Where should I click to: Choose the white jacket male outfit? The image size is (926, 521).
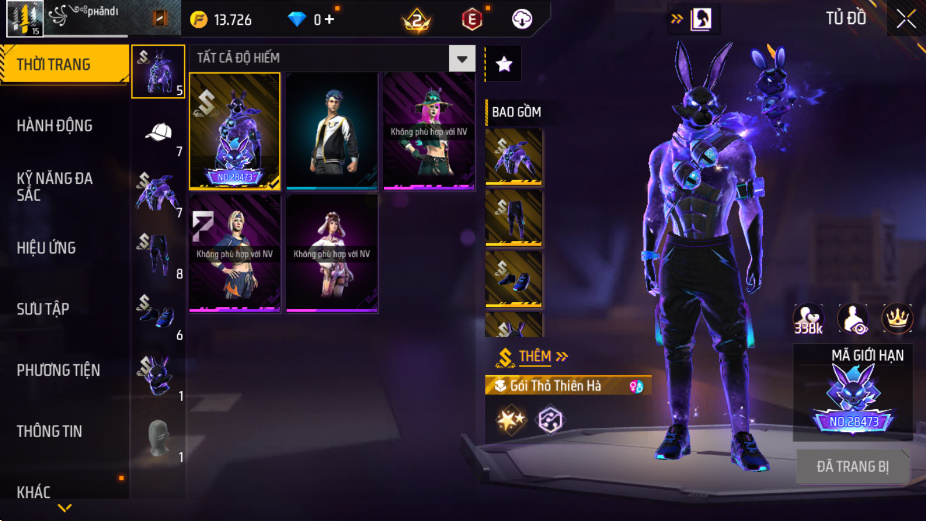331,130
